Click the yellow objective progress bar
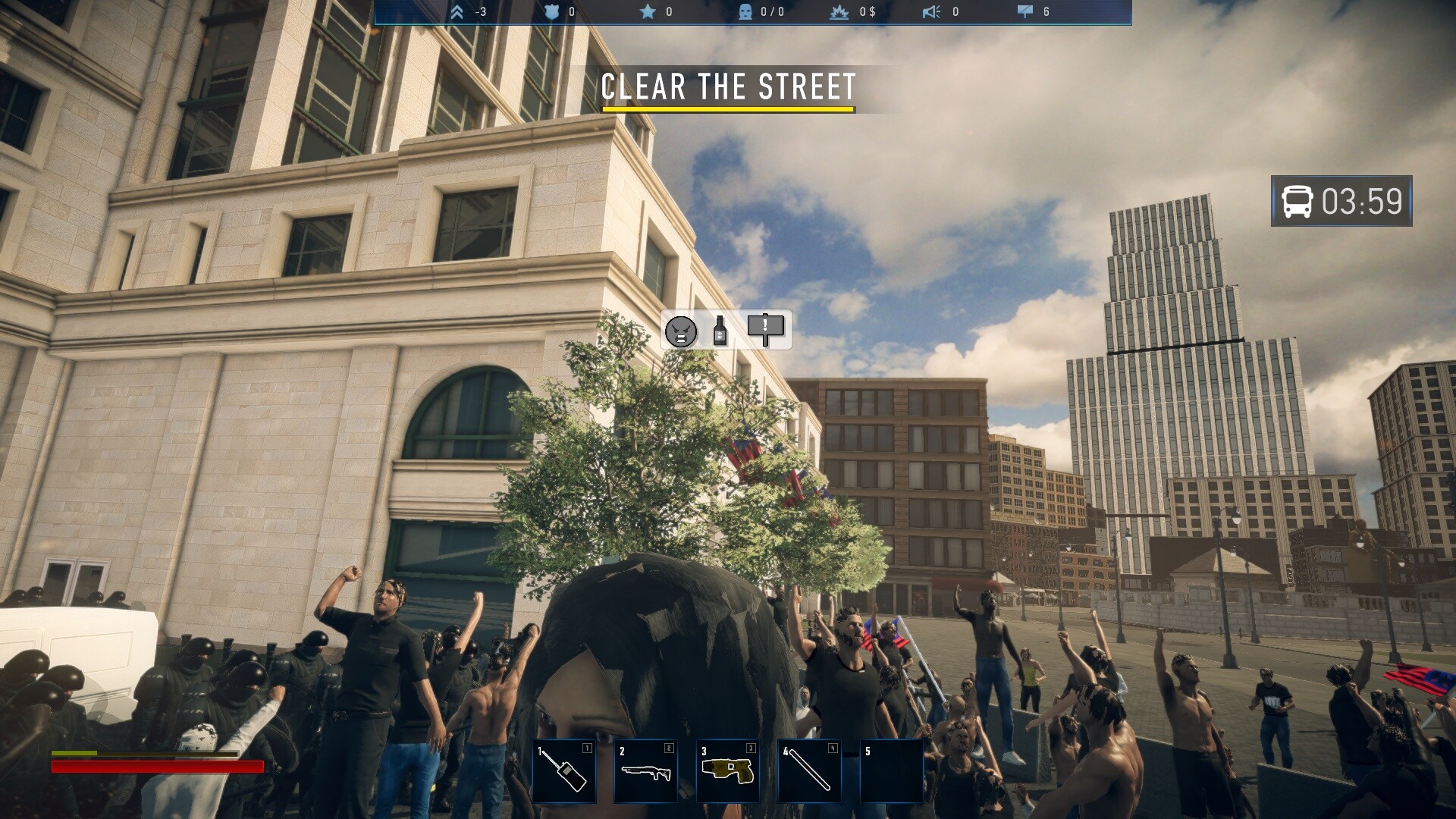The image size is (1456, 819). (x=728, y=111)
